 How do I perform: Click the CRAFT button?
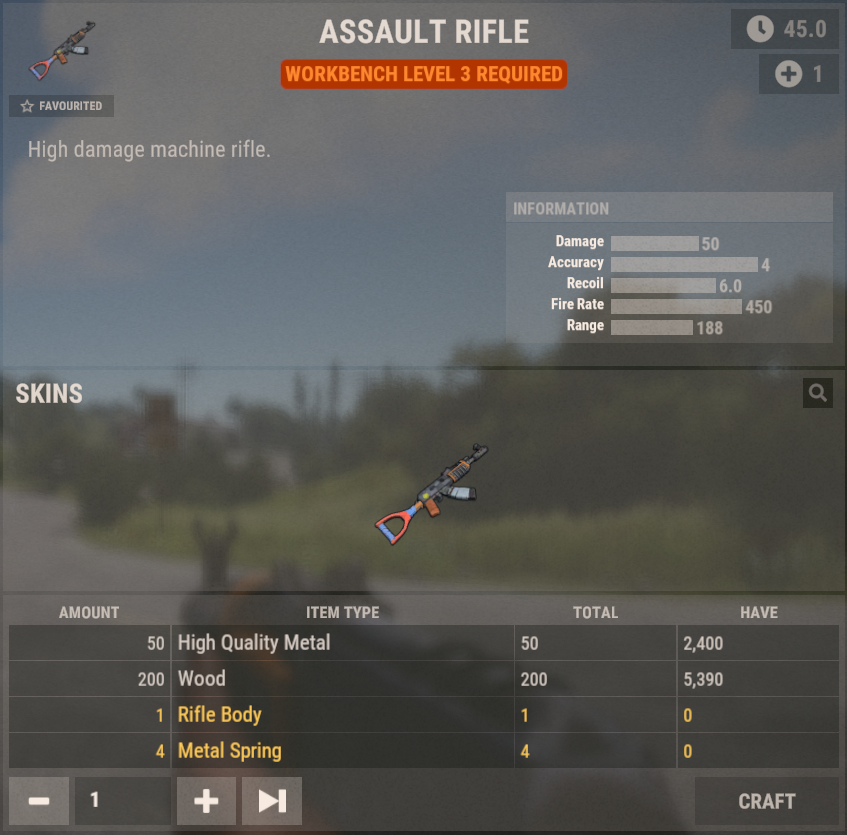(x=766, y=801)
